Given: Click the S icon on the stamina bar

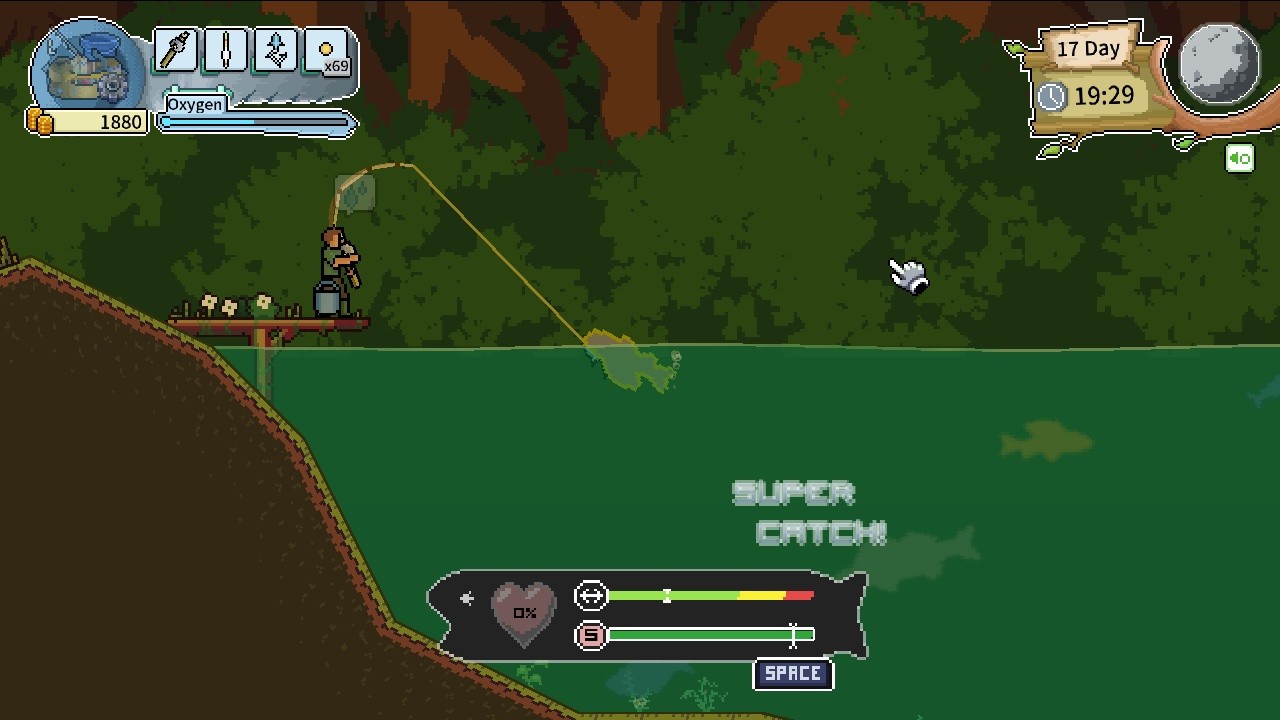Looking at the screenshot, I should click(589, 635).
